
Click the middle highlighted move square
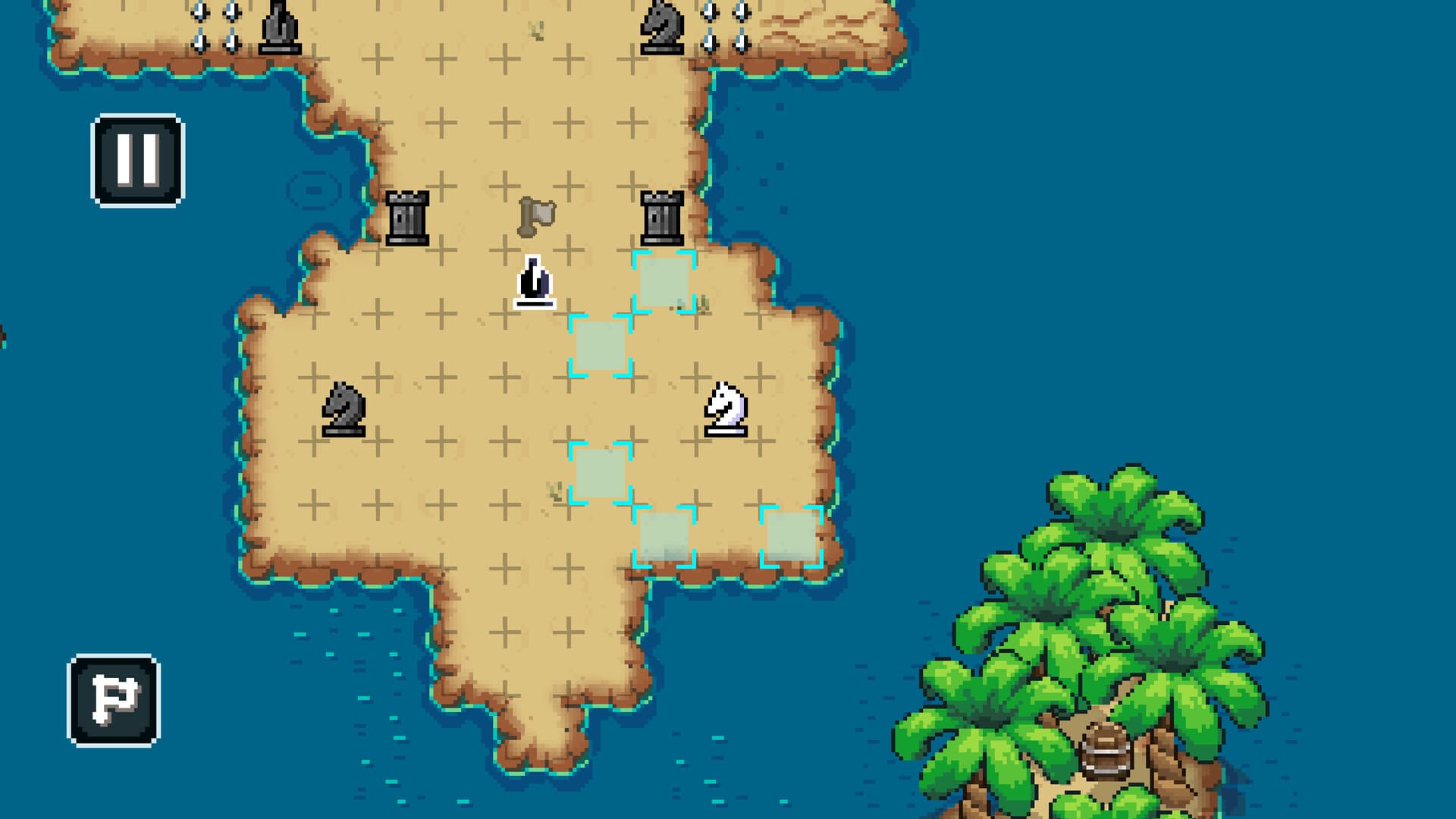click(599, 472)
